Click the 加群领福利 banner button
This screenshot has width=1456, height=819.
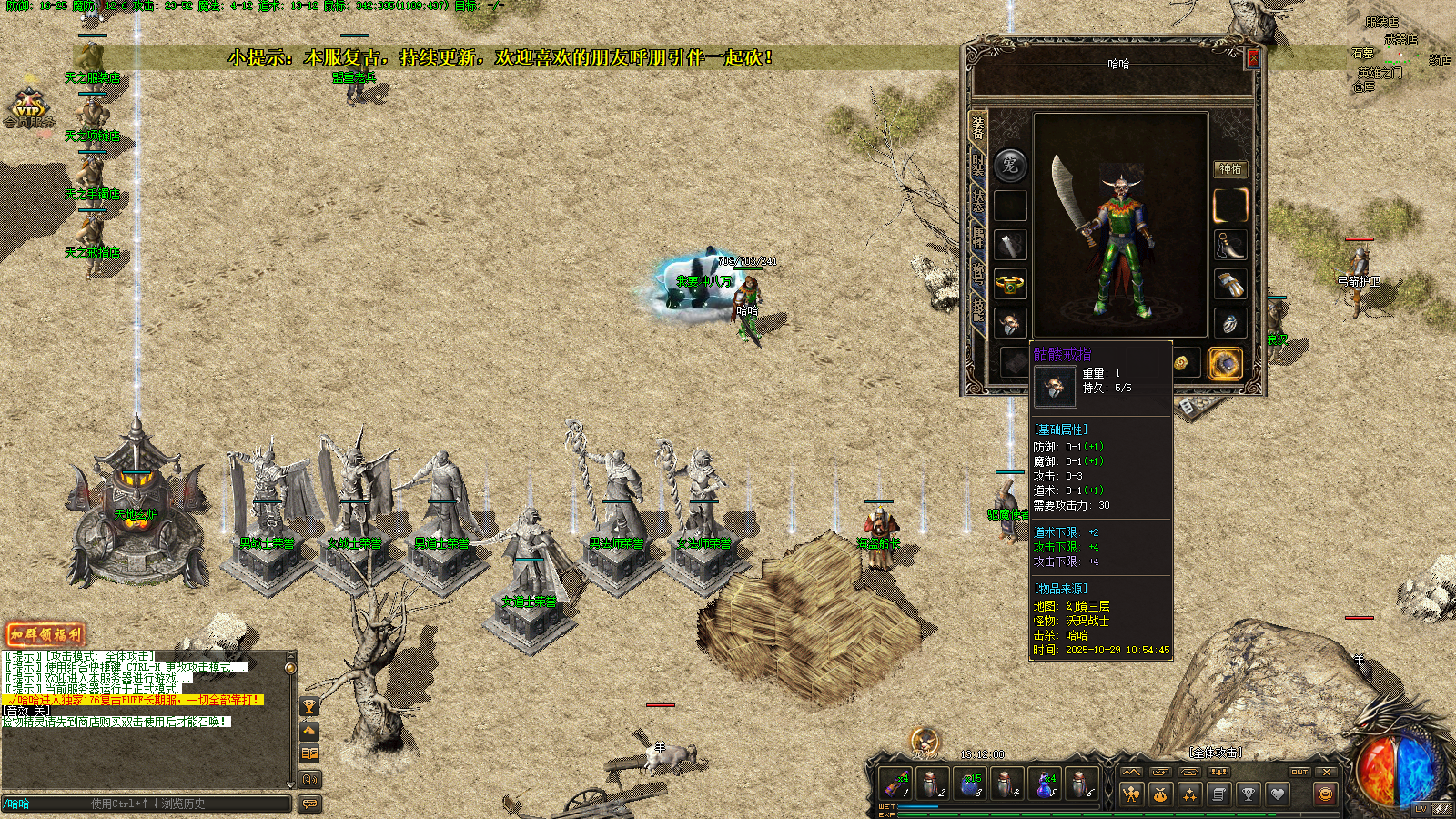(45, 634)
